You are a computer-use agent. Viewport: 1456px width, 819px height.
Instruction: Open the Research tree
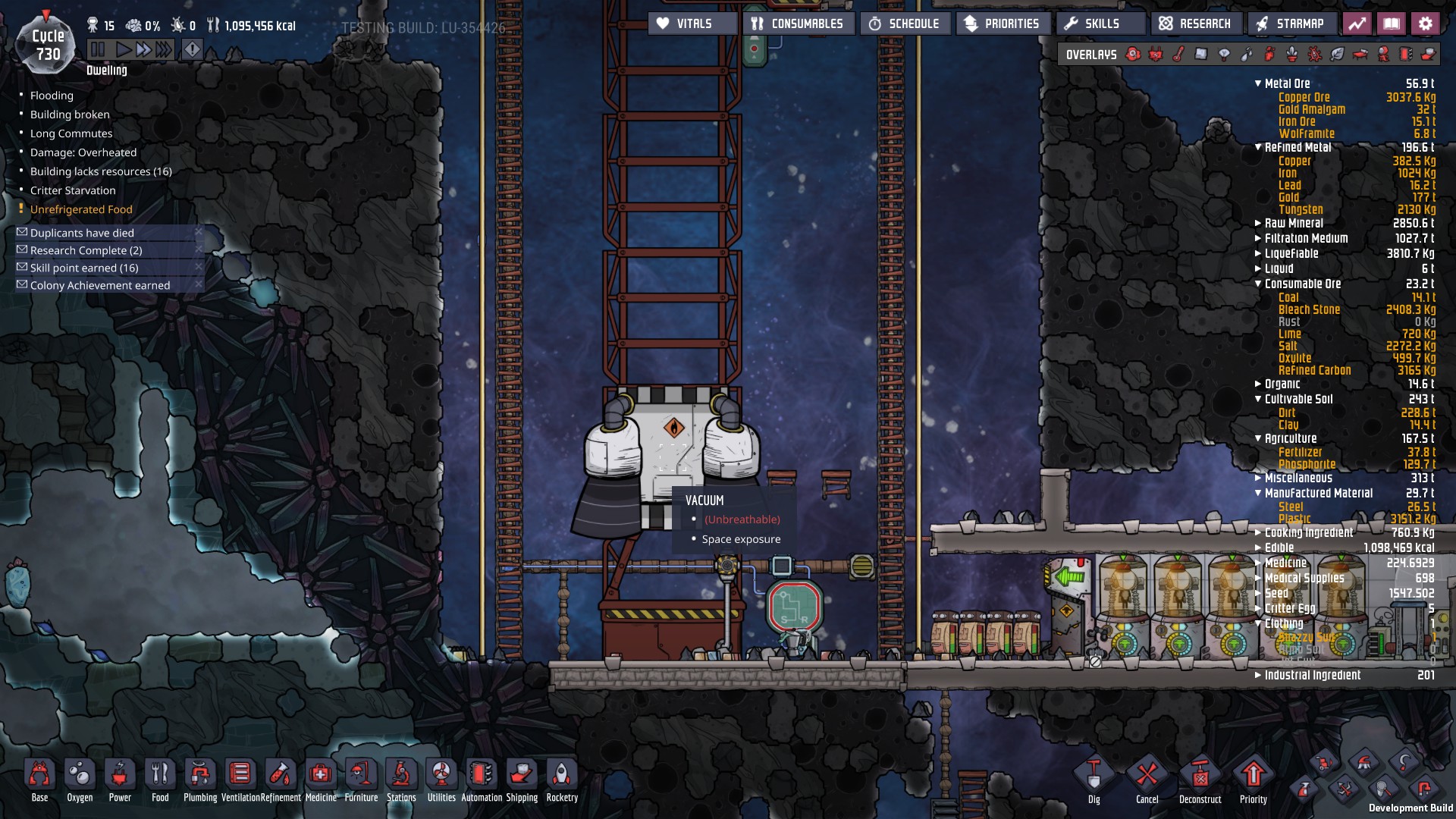pyautogui.click(x=1196, y=24)
